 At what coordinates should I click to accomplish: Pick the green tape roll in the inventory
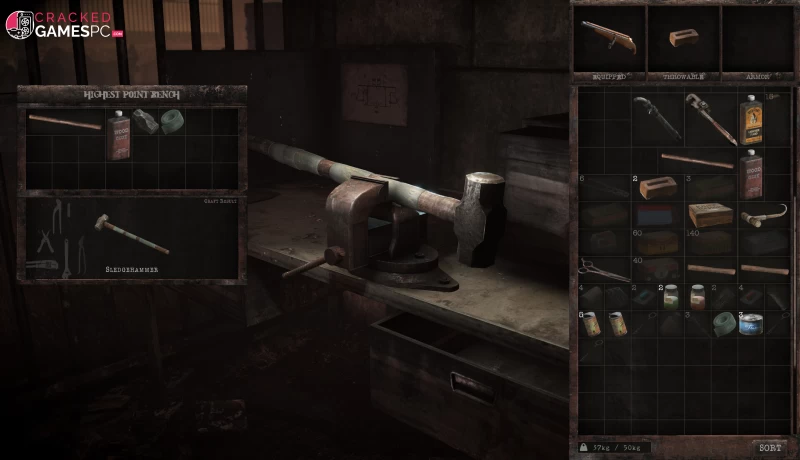723,323
